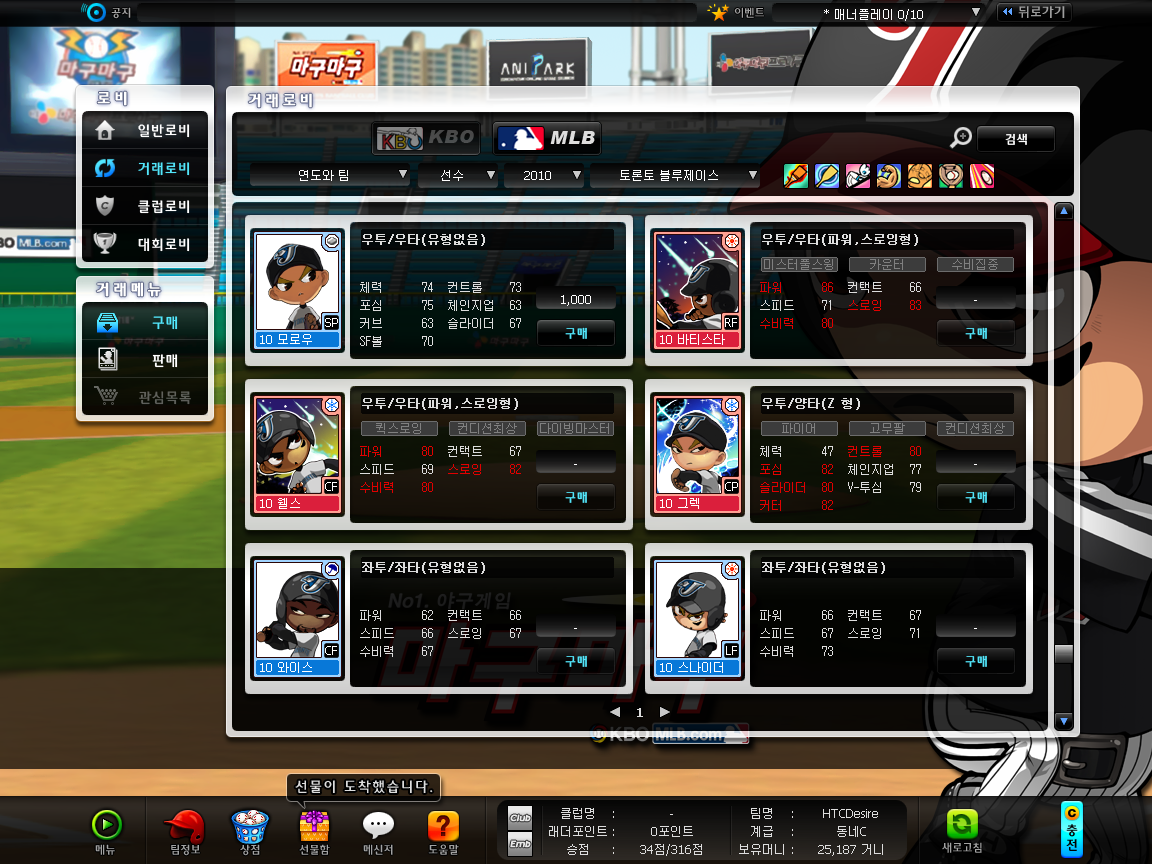This screenshot has width=1152, height=864.
Task: Open the 상점 shop
Action: (x=250, y=829)
